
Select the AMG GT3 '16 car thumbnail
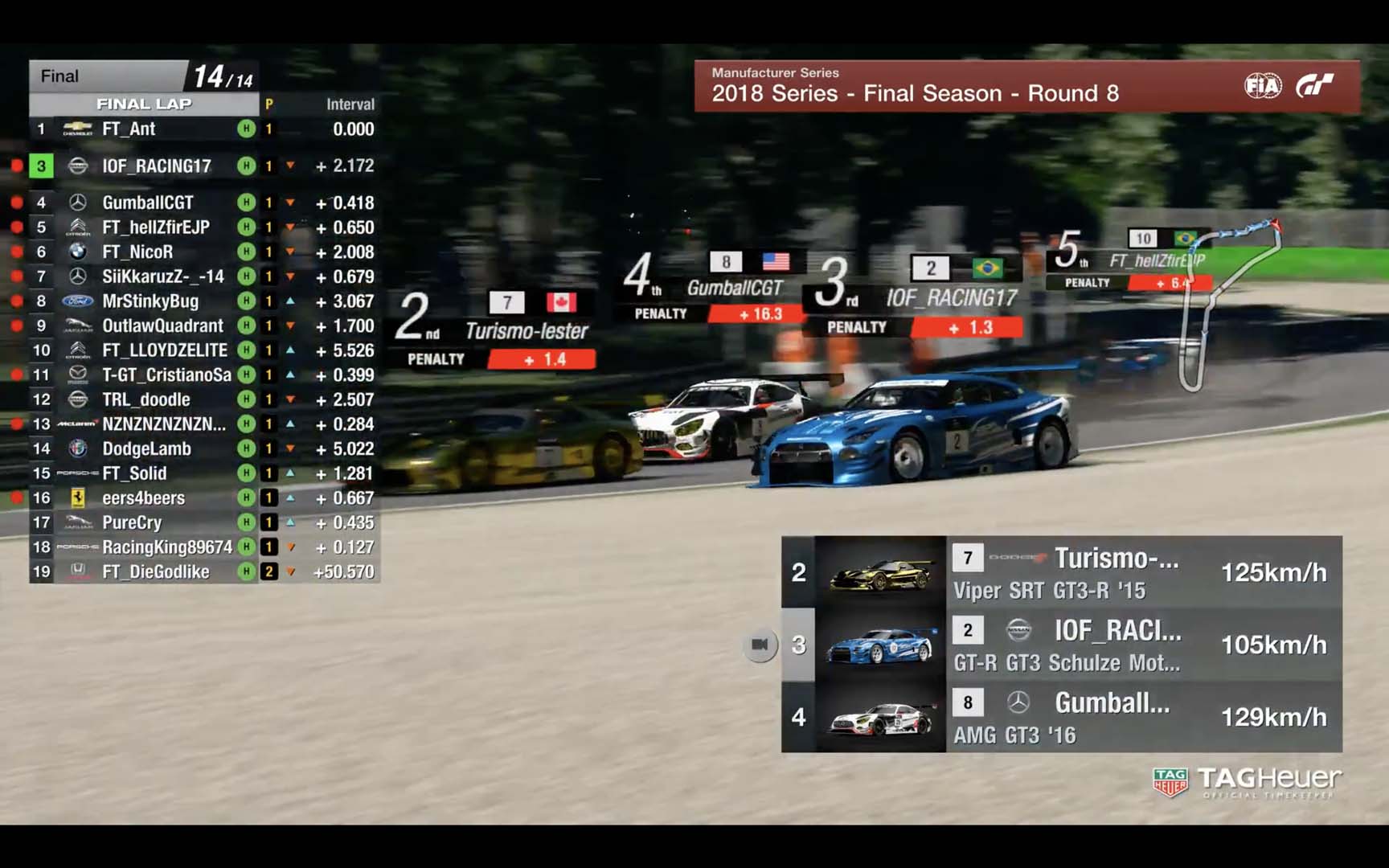[881, 717]
